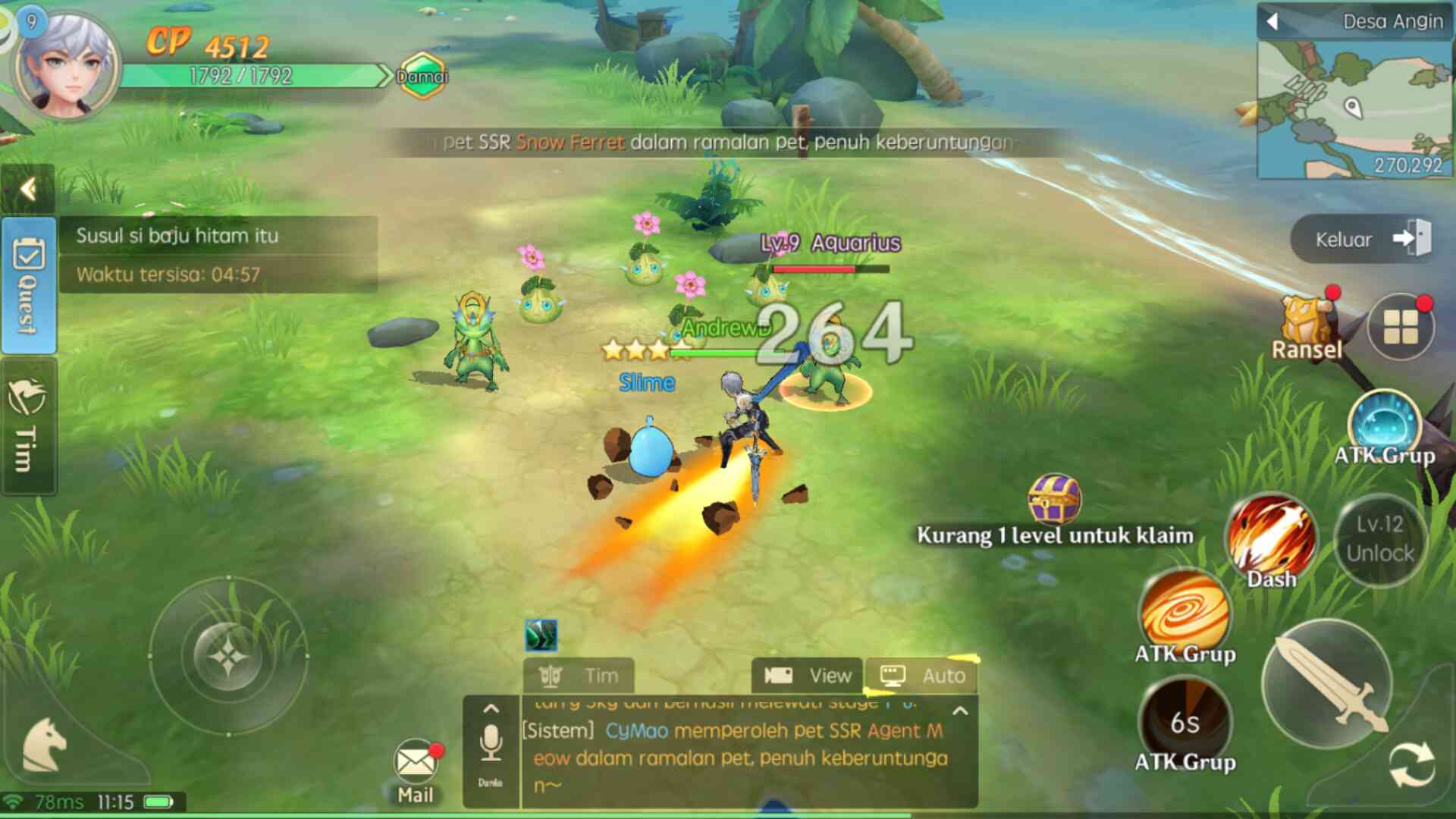Image resolution: width=1456 pixels, height=819 pixels.
Task: Open the Tim chat channel button
Action: coord(579,676)
